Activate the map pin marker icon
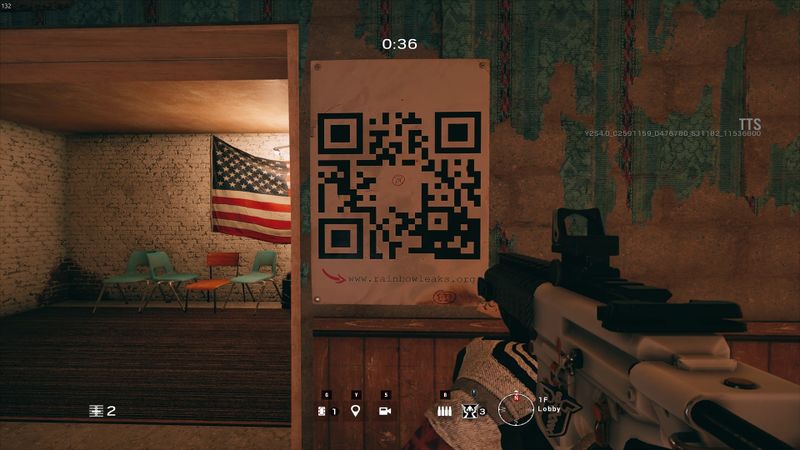The height and width of the screenshot is (450, 800). pos(354,411)
